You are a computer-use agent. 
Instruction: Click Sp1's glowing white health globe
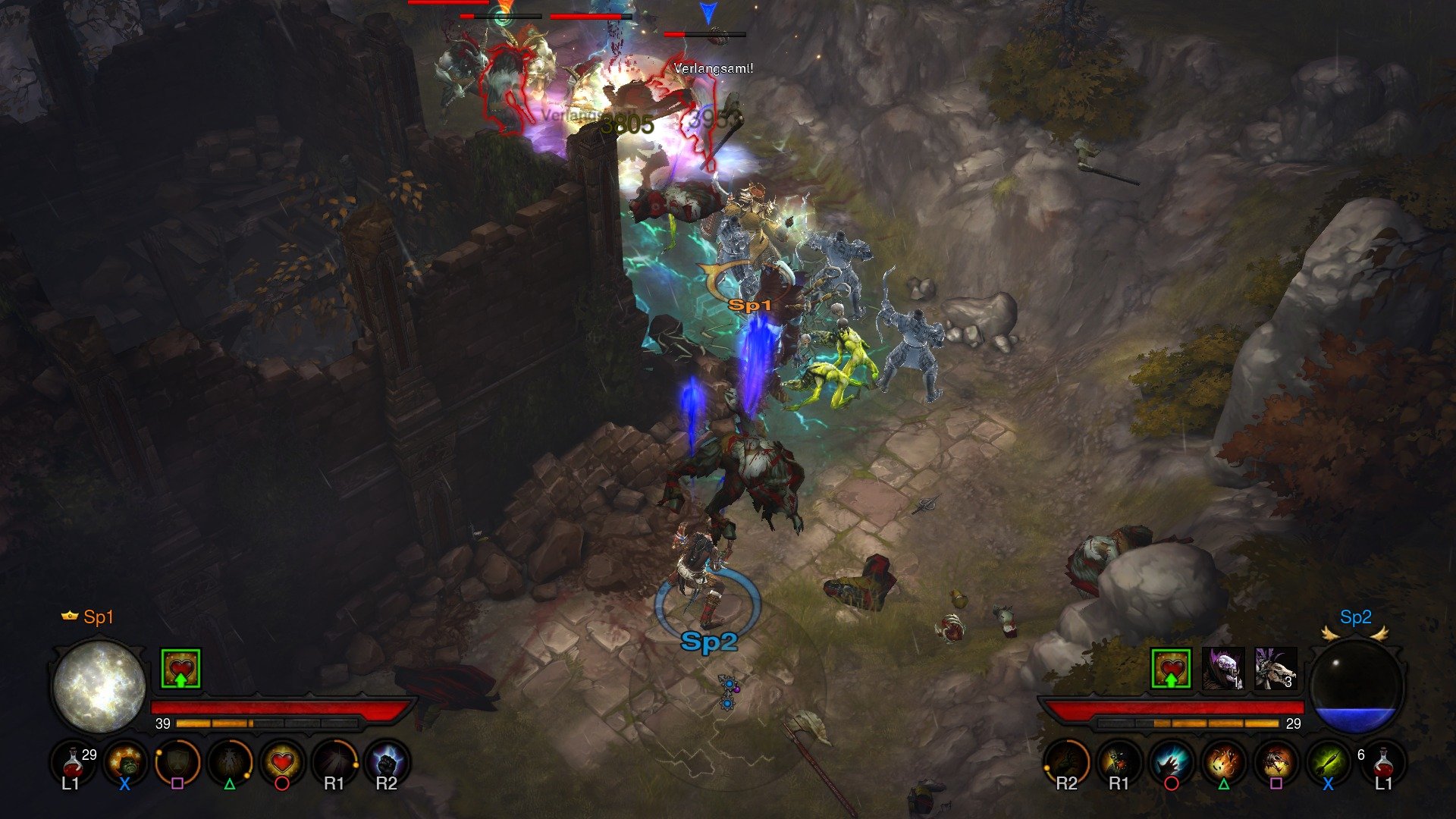pyautogui.click(x=99, y=686)
